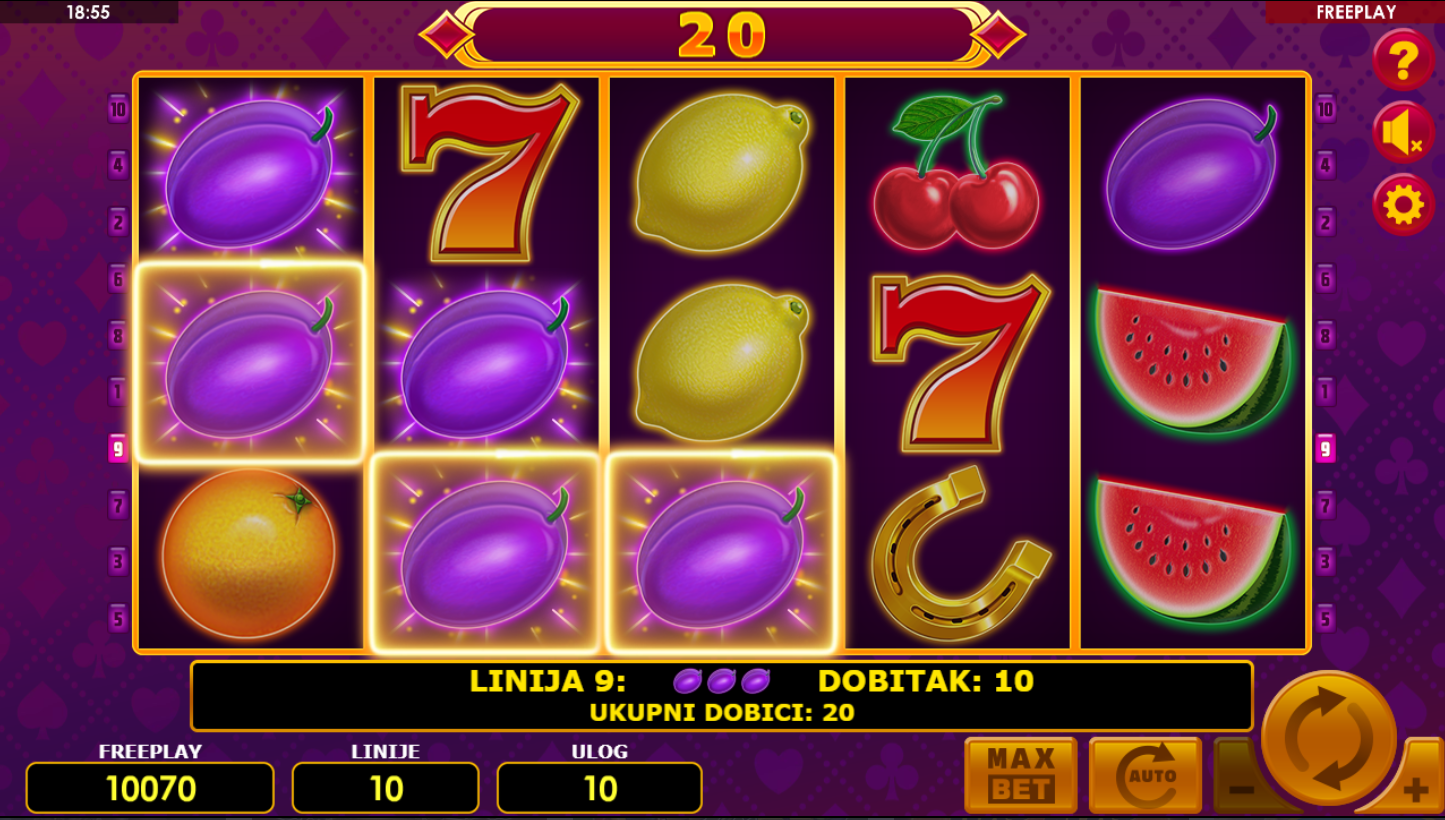Increase the bet with the plus button
Image resolution: width=1445 pixels, height=820 pixels.
(1416, 790)
